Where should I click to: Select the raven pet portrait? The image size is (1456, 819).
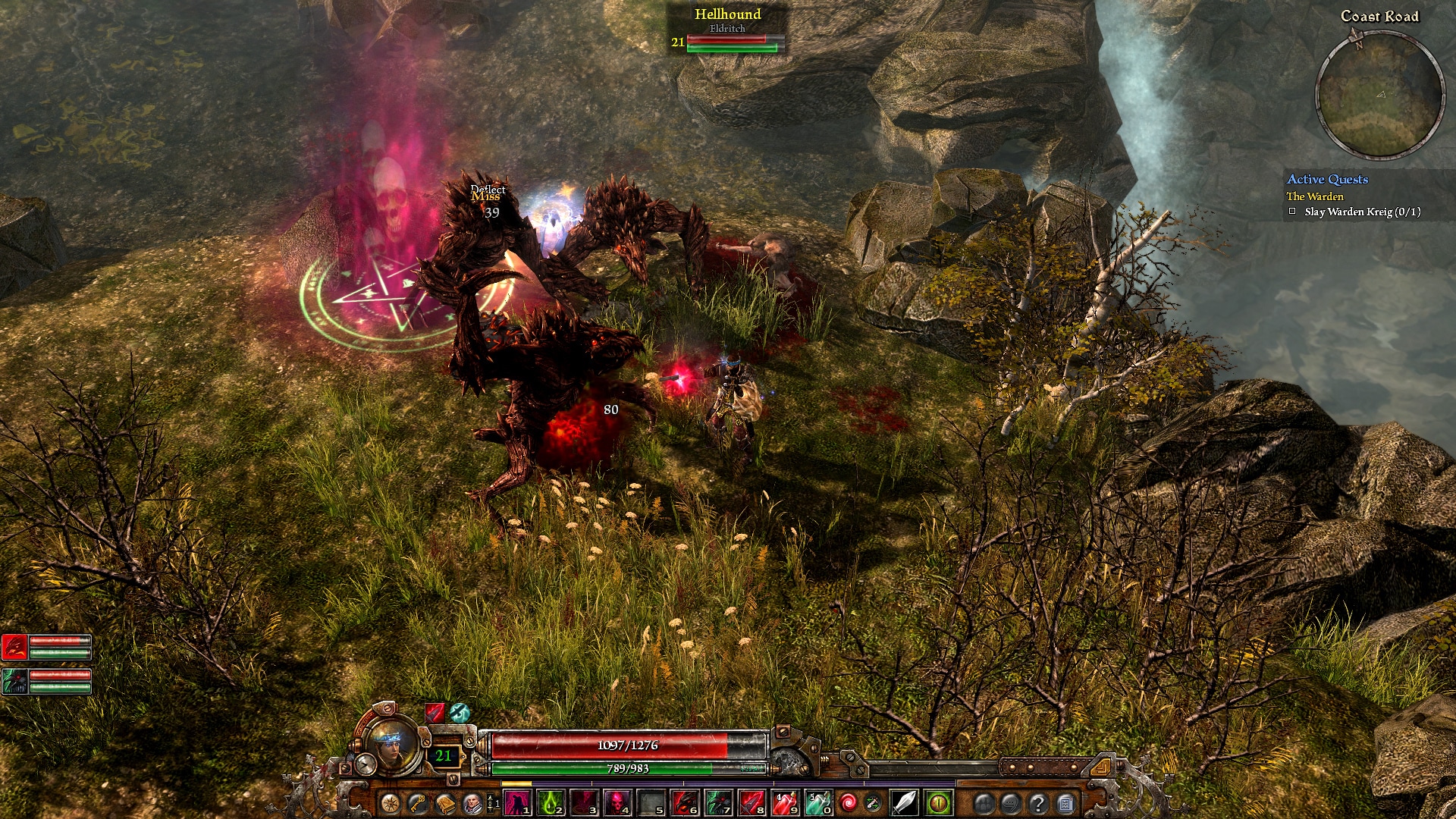[x=15, y=682]
